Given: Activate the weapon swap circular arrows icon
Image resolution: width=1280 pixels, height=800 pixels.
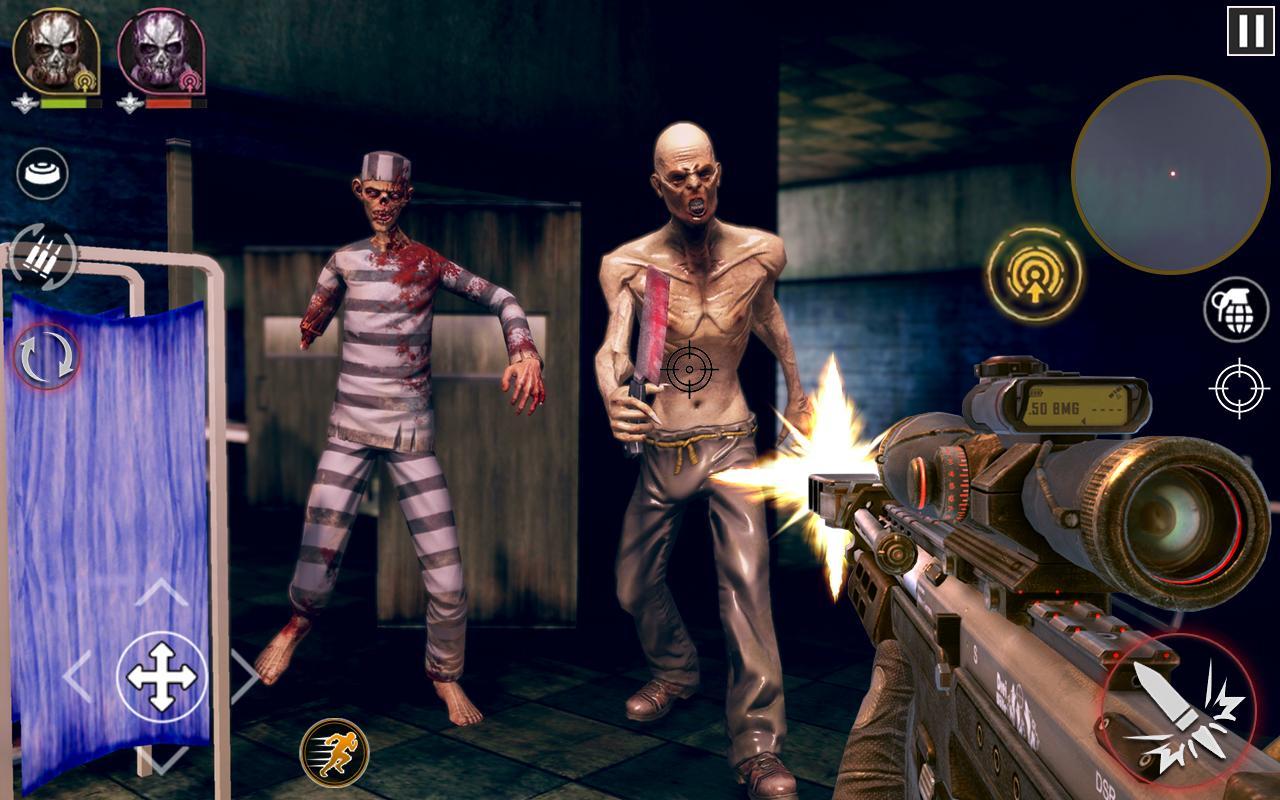Looking at the screenshot, I should tap(46, 357).
